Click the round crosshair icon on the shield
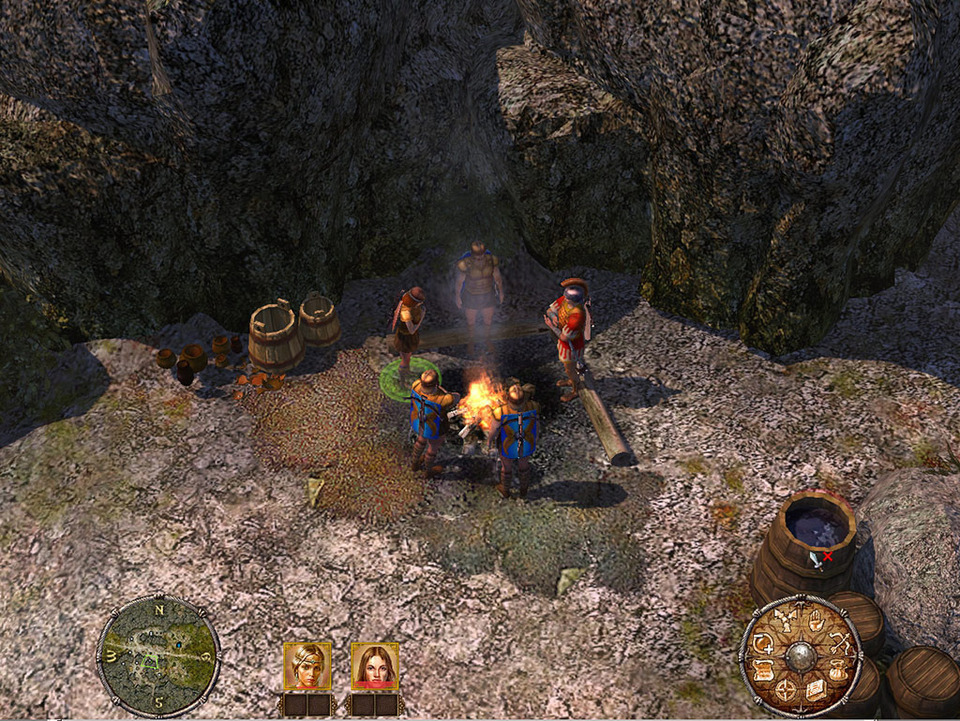 pyautogui.click(x=785, y=690)
